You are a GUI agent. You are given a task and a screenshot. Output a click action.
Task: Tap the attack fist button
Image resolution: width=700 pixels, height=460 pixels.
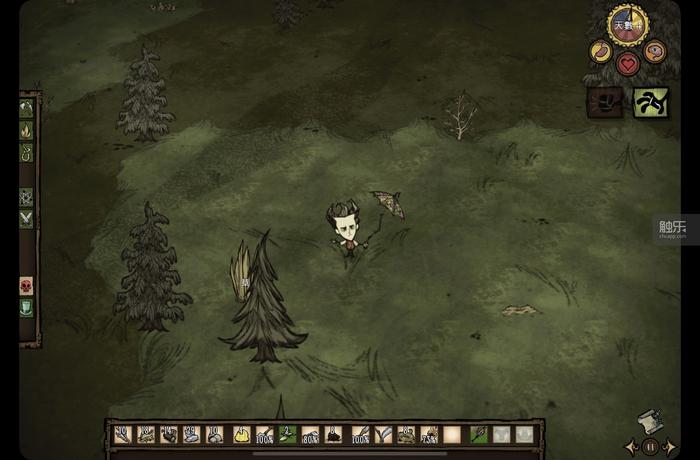604,102
